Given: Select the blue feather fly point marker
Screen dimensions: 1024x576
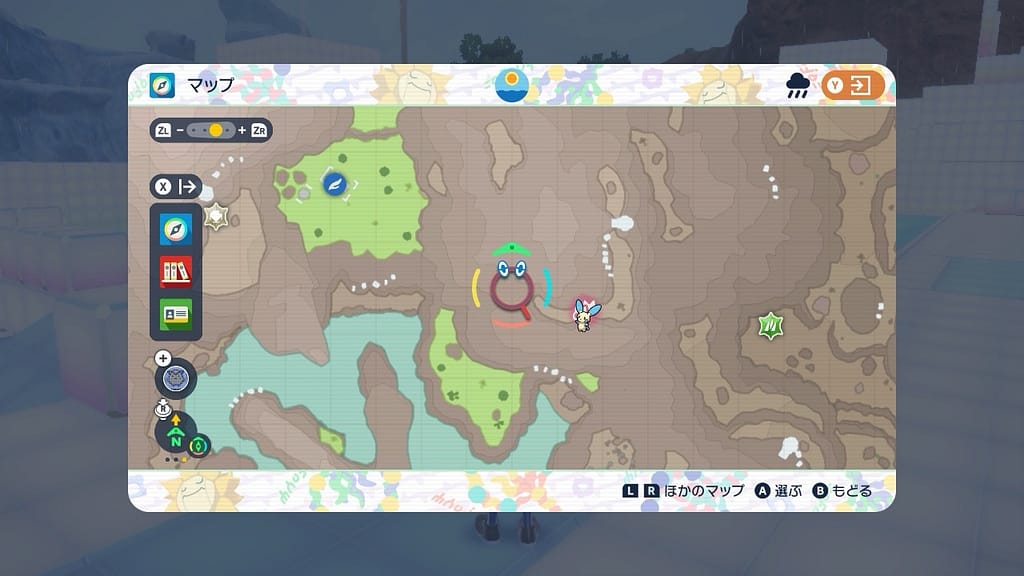Looking at the screenshot, I should (x=334, y=182).
